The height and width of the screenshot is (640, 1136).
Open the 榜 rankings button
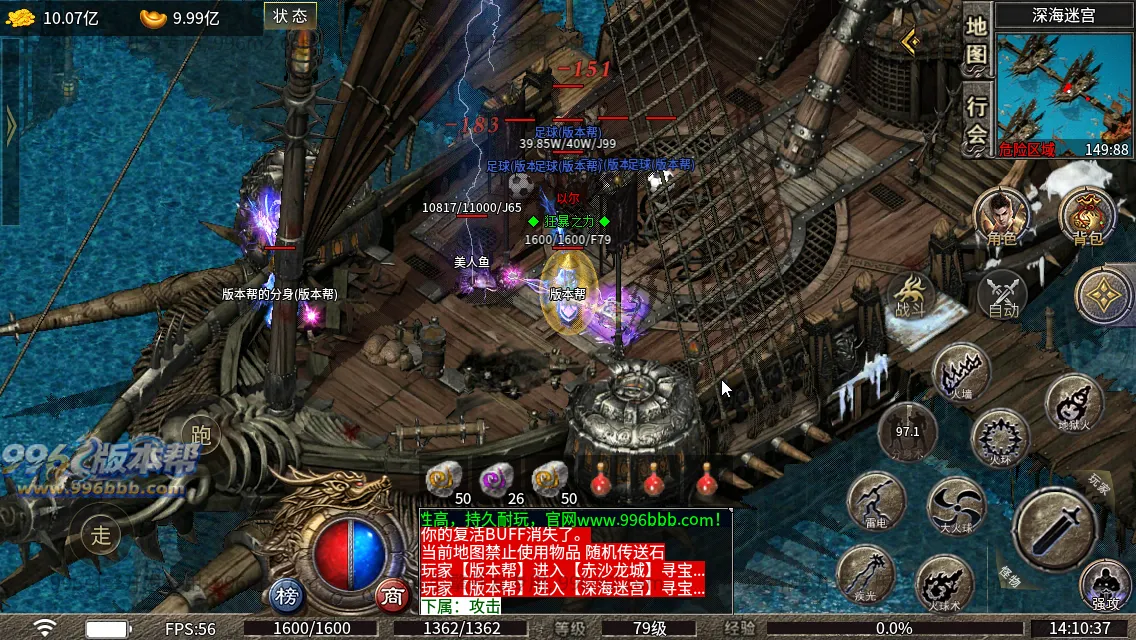pos(287,597)
